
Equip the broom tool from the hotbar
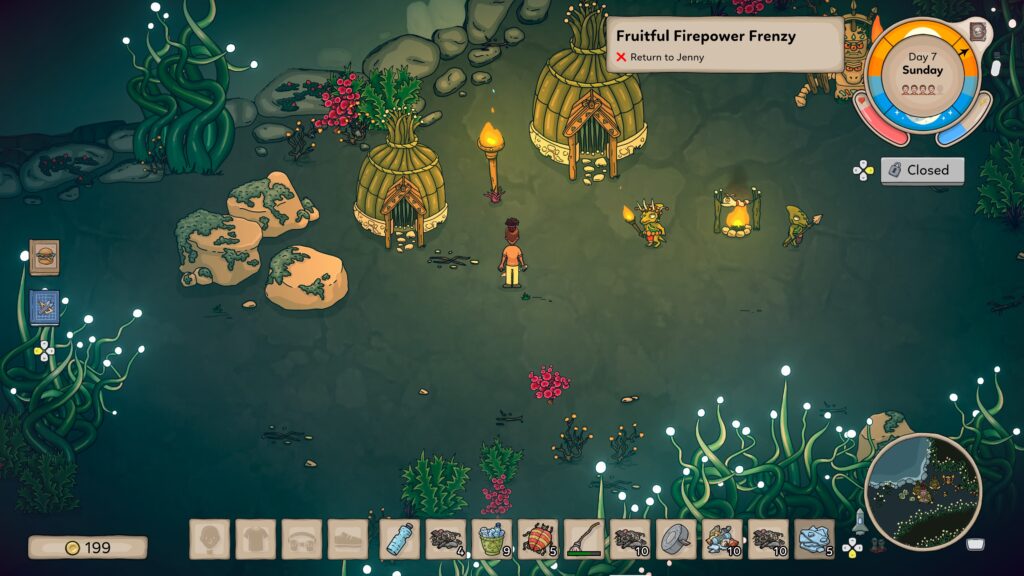584,539
